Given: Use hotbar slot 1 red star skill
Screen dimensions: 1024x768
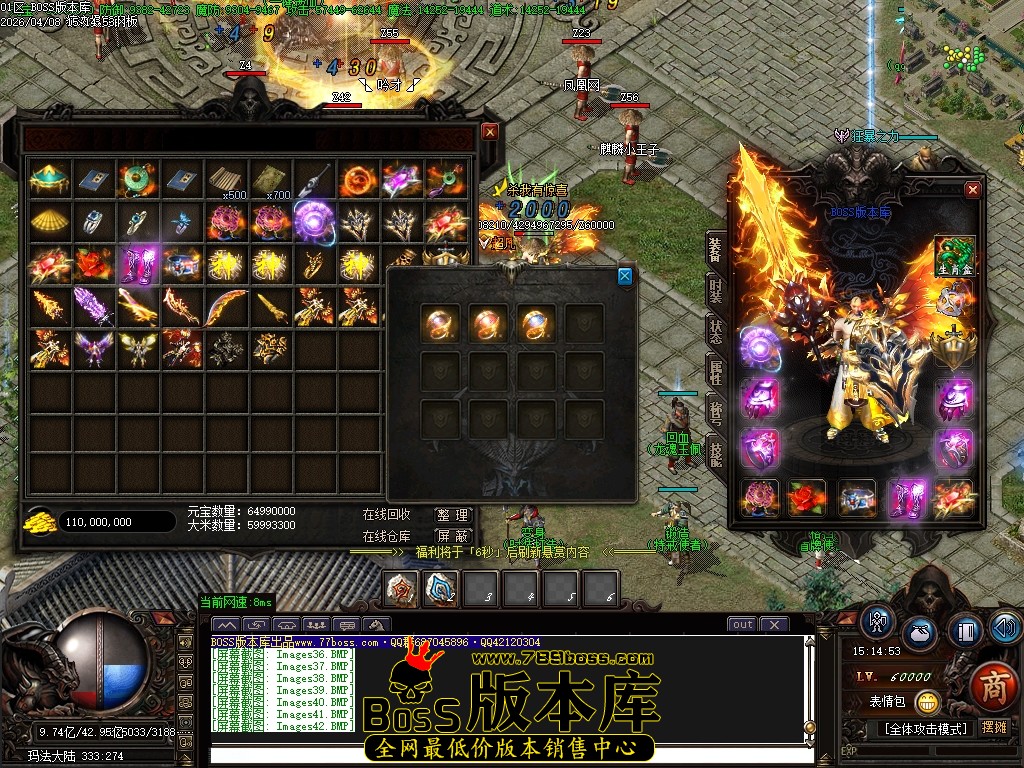Looking at the screenshot, I should (x=403, y=589).
